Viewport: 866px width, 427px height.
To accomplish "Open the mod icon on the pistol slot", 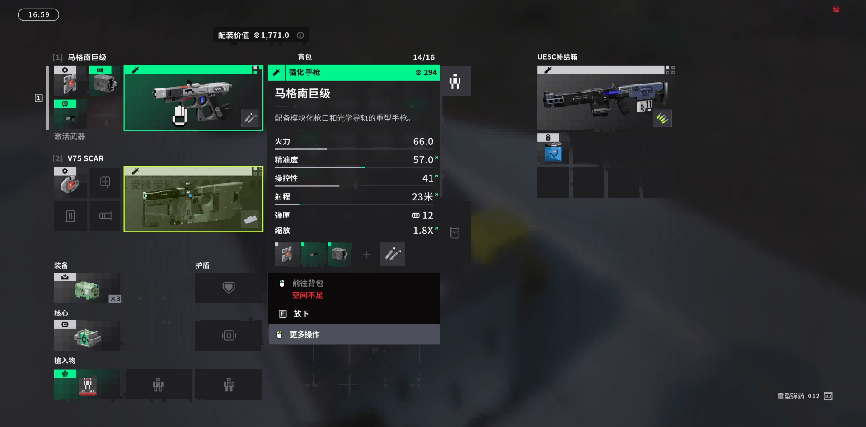I will pyautogui.click(x=250, y=118).
